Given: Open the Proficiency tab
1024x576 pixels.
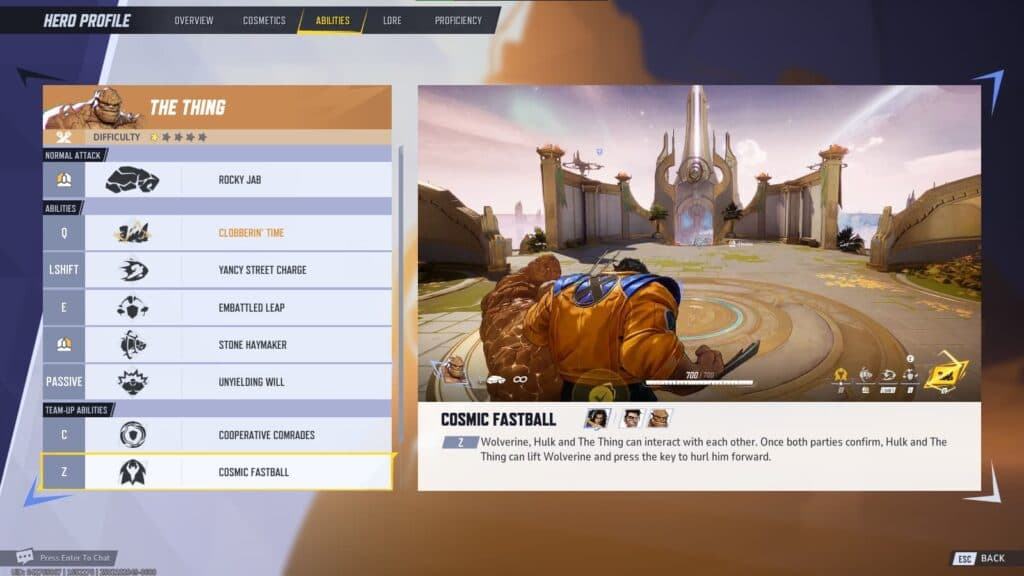Looking at the screenshot, I should click(x=458, y=20).
